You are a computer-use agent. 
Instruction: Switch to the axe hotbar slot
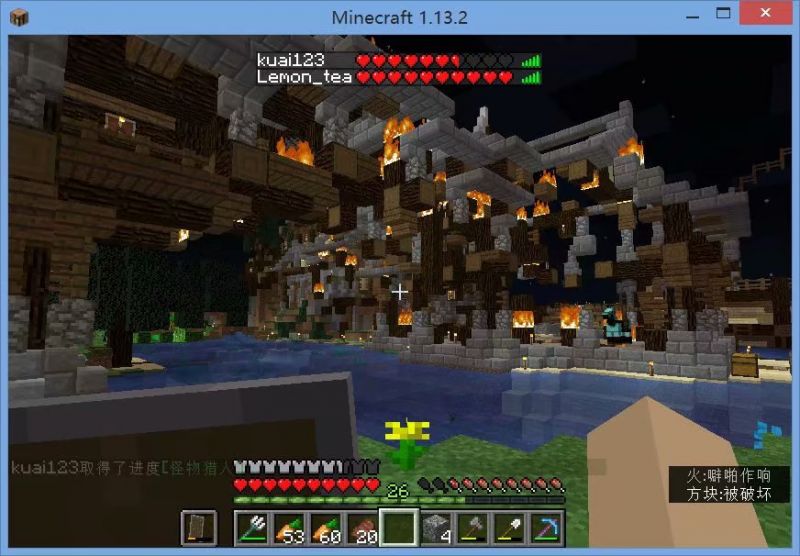472,527
